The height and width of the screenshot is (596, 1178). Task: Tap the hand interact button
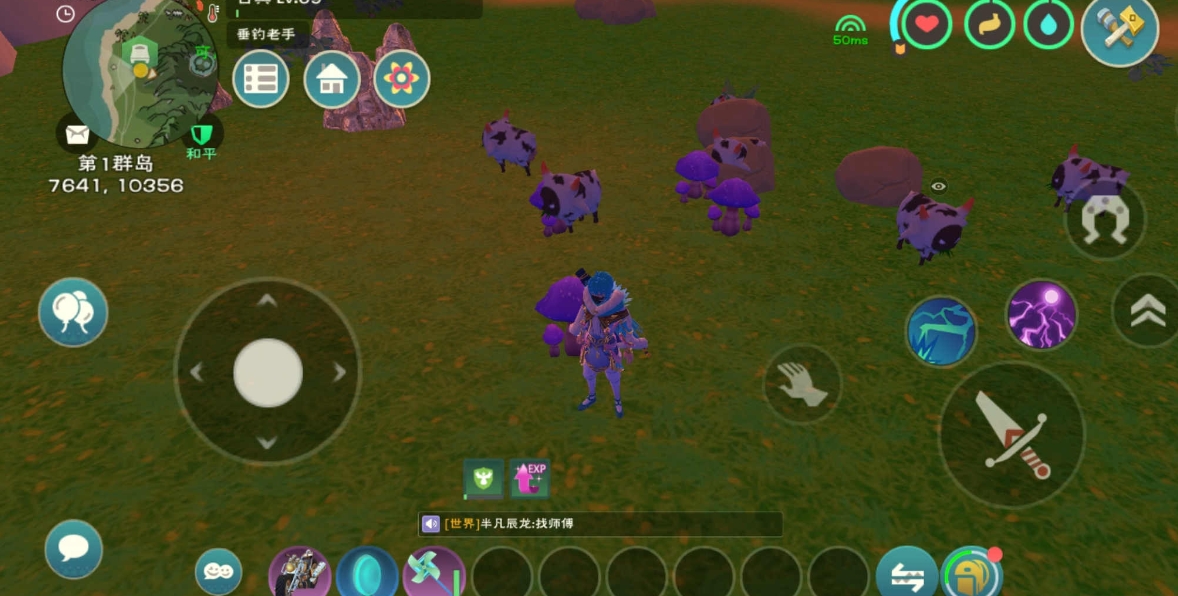[802, 383]
